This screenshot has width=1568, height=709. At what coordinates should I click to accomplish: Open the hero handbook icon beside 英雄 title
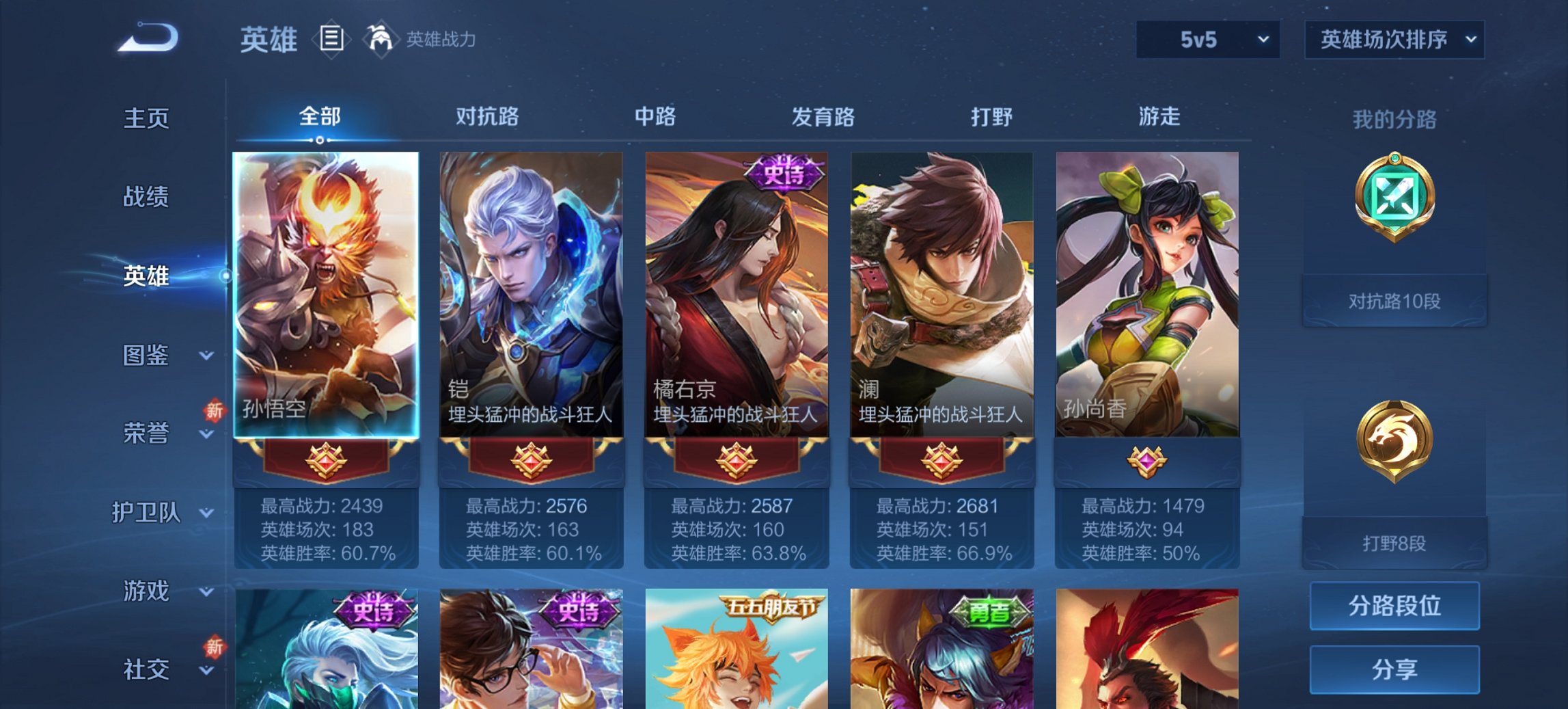point(333,39)
